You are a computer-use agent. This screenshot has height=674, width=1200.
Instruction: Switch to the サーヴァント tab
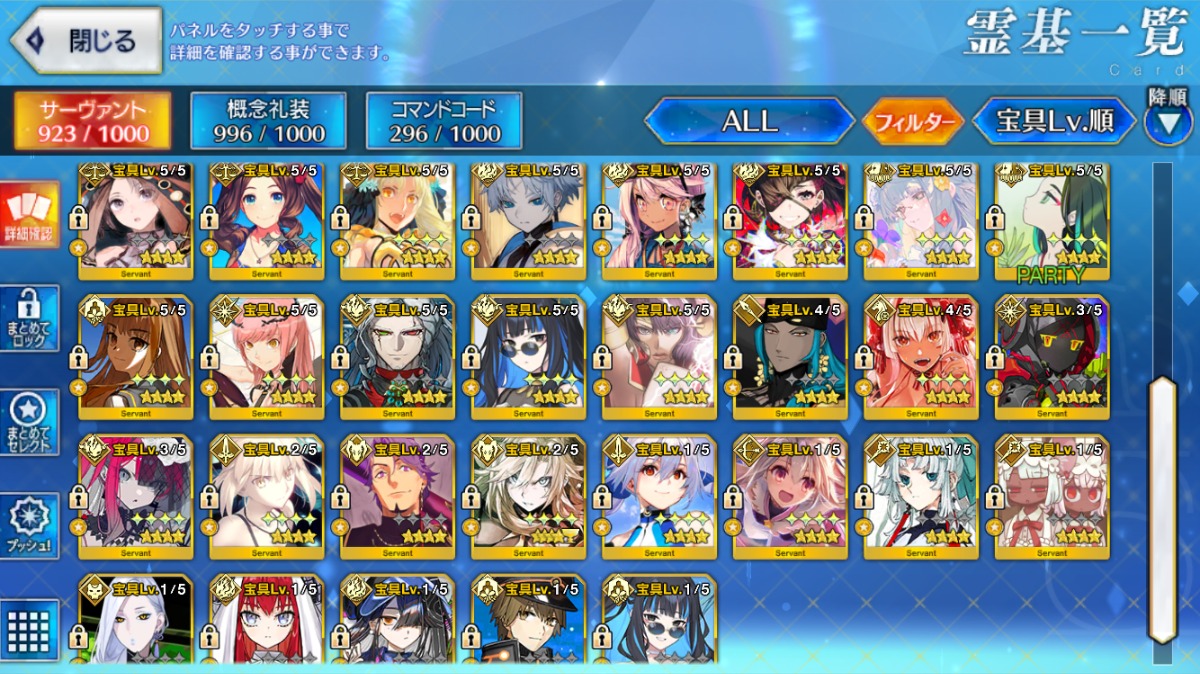[x=92, y=122]
